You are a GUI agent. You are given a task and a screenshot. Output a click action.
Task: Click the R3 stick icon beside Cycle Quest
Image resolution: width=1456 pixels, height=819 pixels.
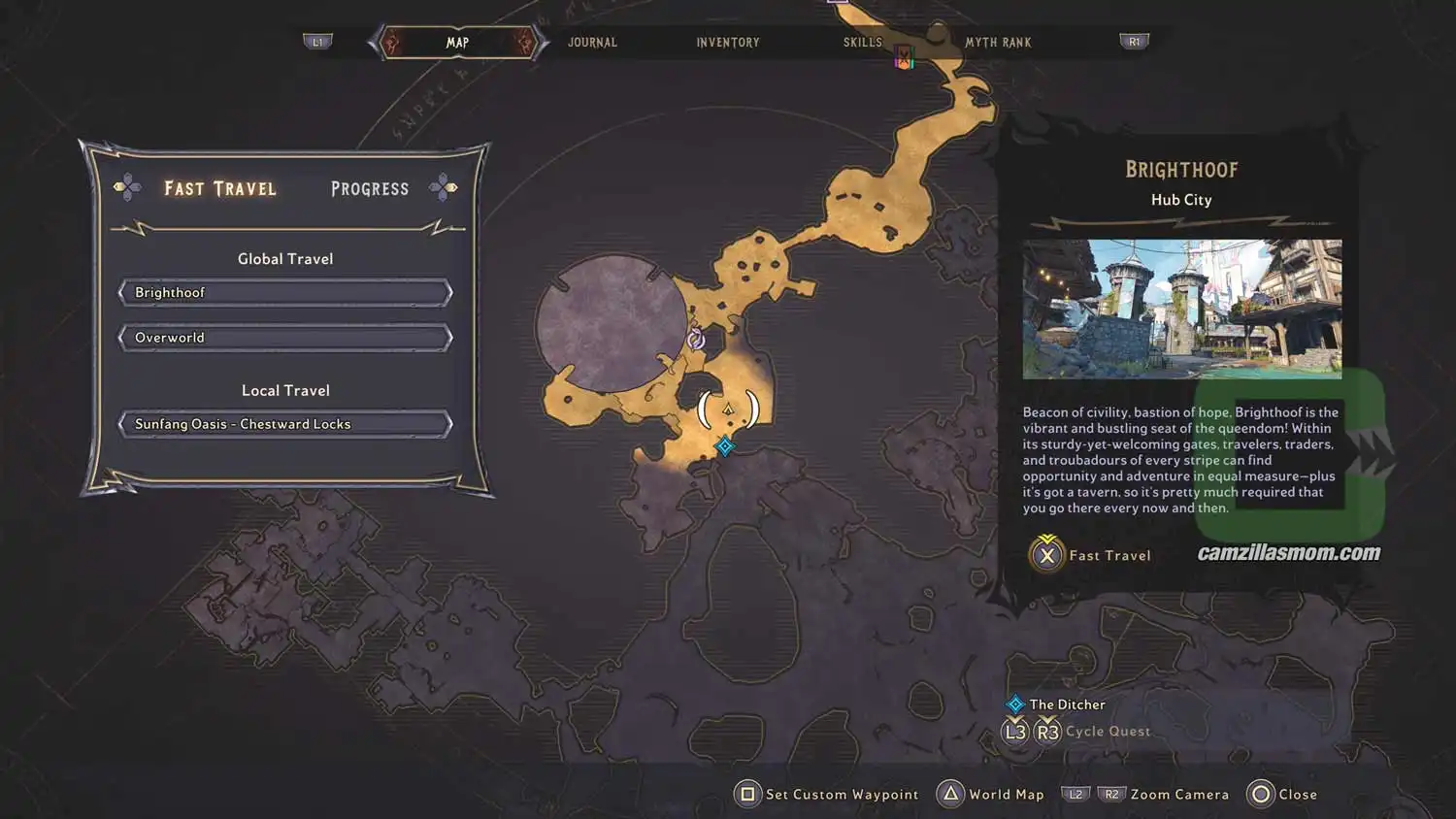click(x=1047, y=731)
